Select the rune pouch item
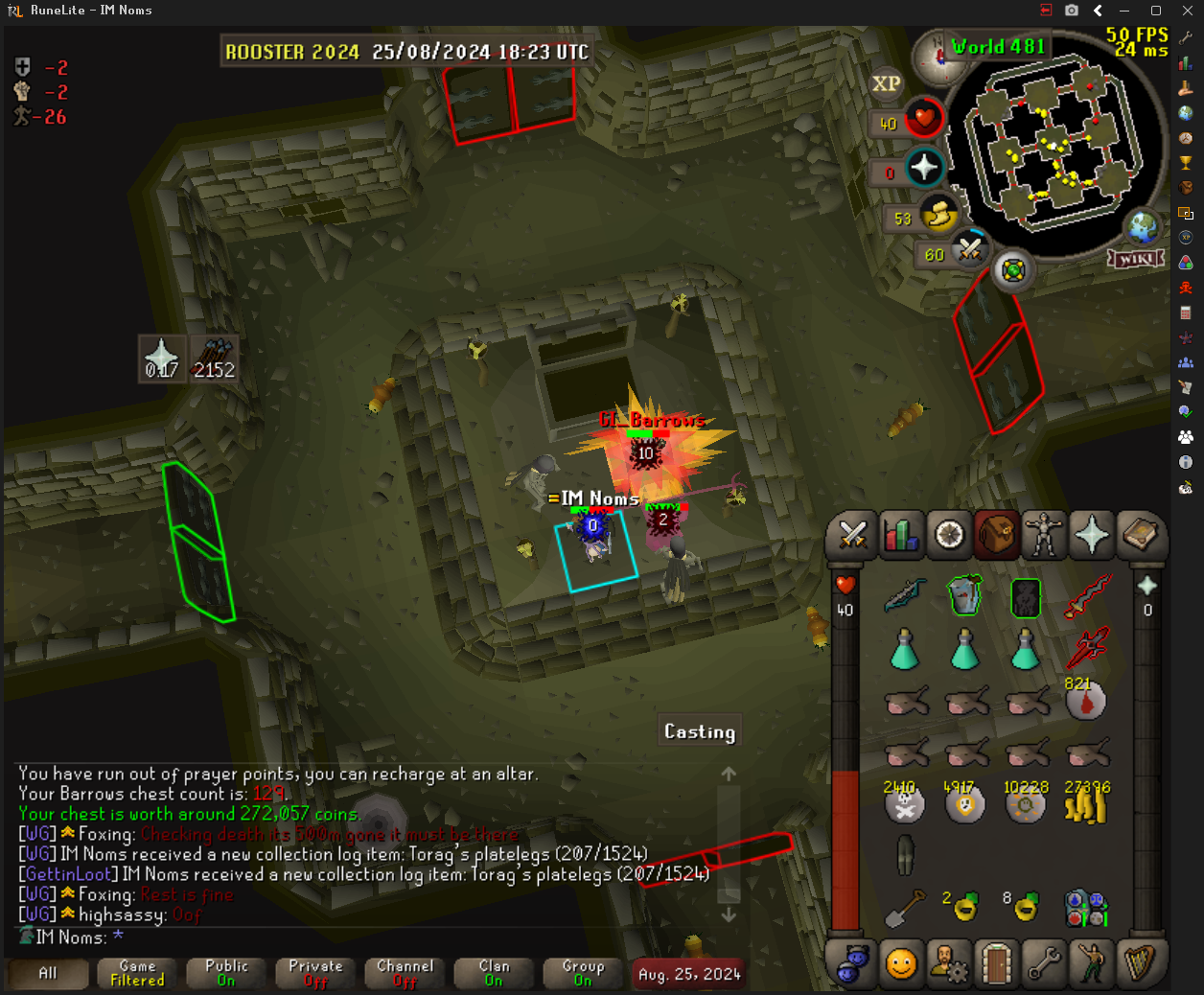Image resolution: width=1204 pixels, height=995 pixels. [x=1086, y=907]
